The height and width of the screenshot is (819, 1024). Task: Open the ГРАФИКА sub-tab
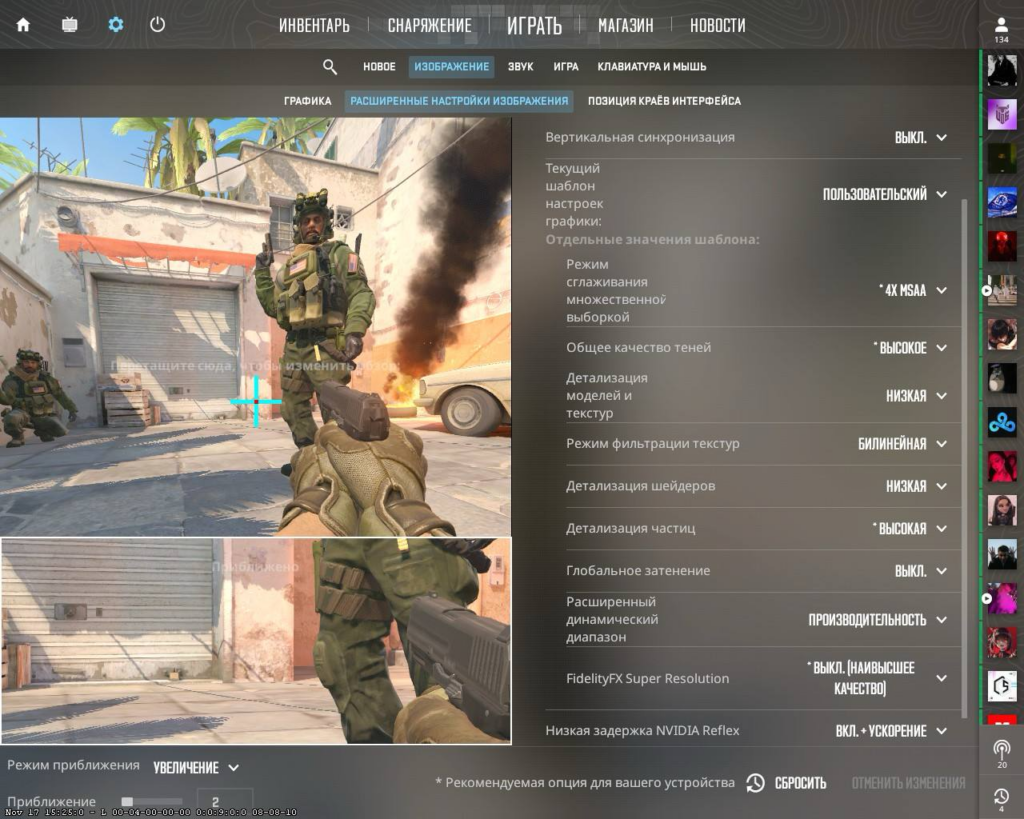pos(307,101)
